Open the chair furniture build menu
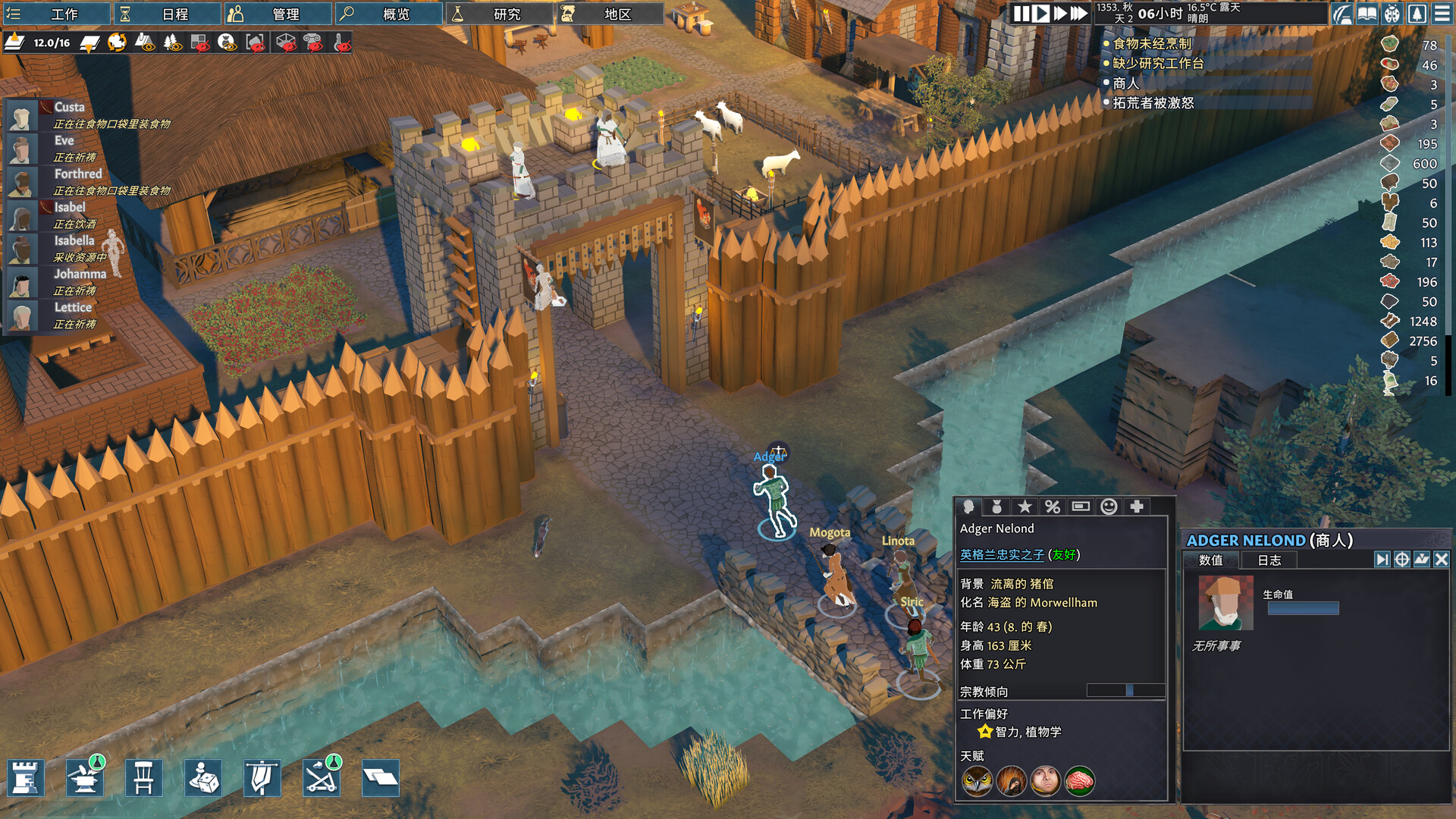This screenshot has width=1456, height=819. [143, 778]
